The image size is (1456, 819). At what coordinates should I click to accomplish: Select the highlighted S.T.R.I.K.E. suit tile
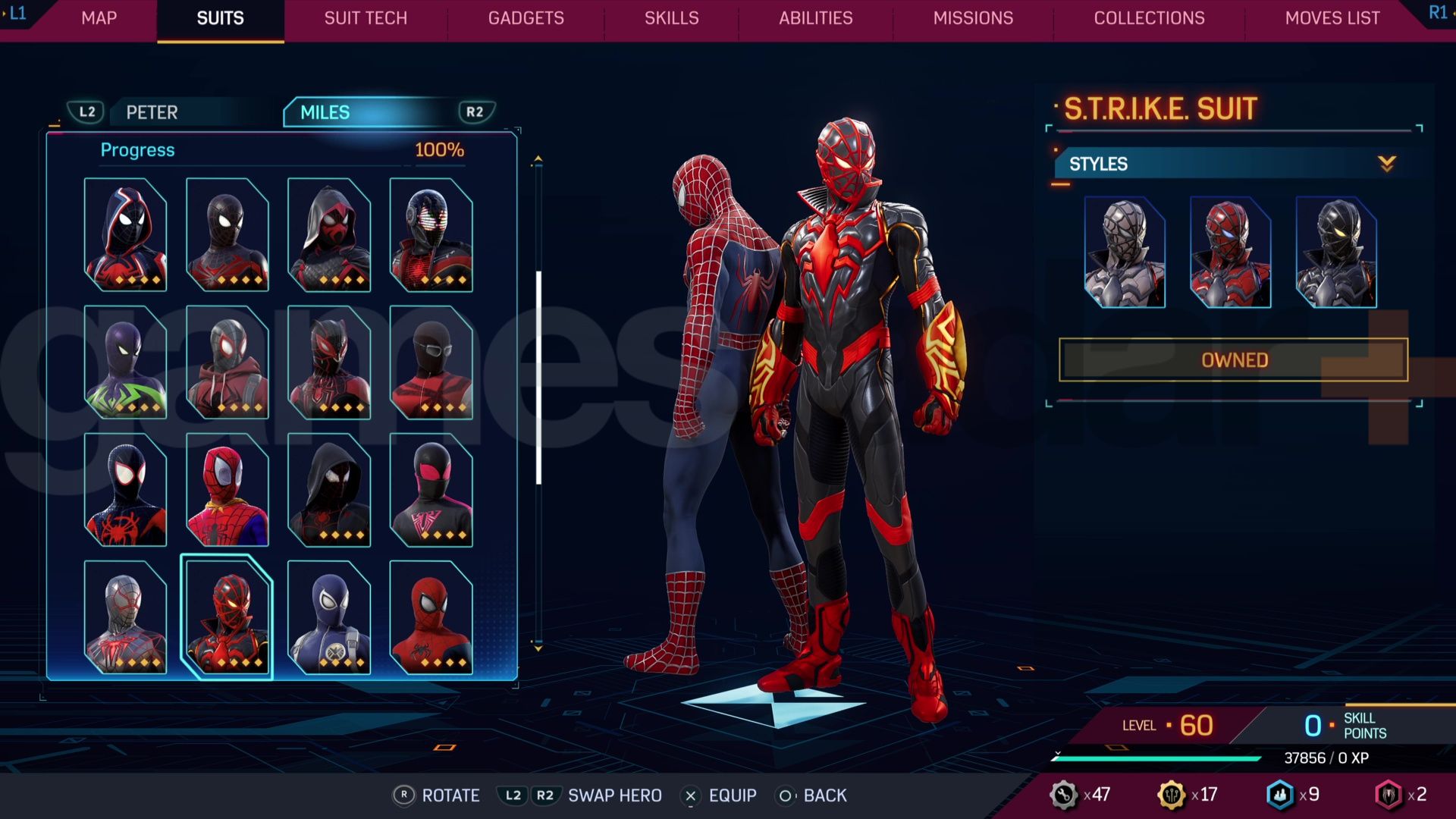coord(227,617)
